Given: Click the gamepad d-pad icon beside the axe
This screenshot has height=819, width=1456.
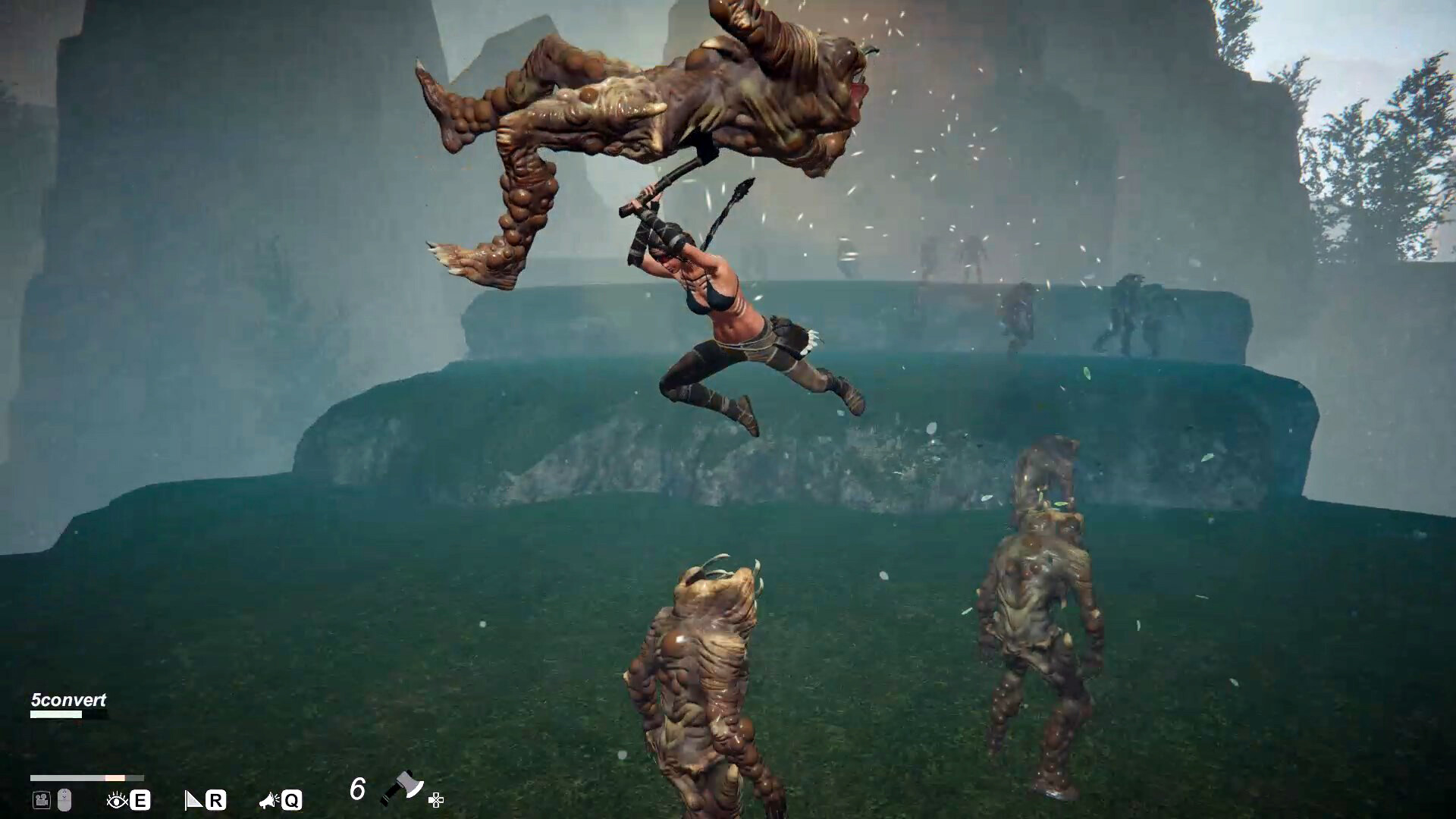Looking at the screenshot, I should [x=437, y=799].
